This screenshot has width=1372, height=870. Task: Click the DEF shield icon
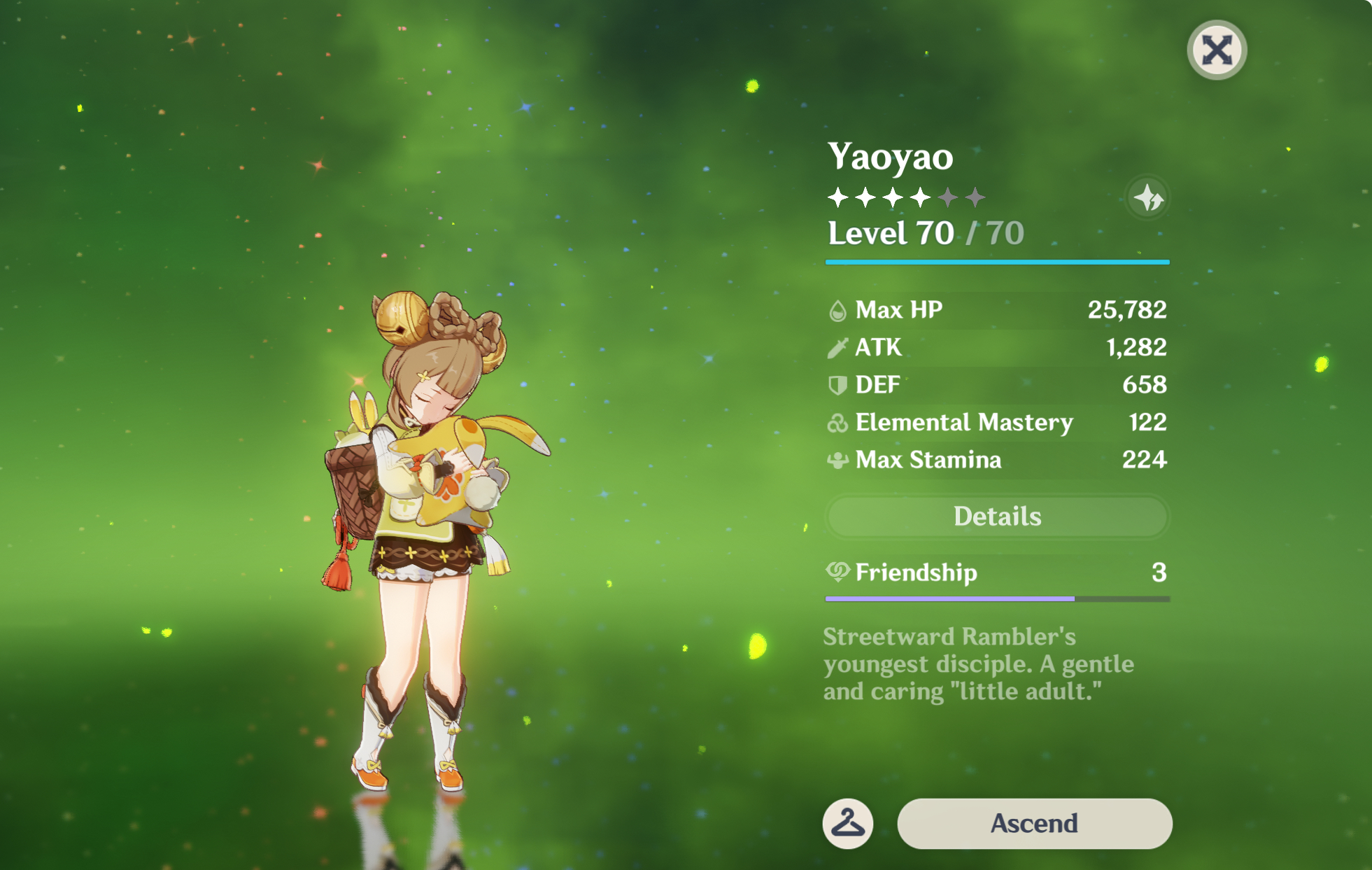[837, 384]
